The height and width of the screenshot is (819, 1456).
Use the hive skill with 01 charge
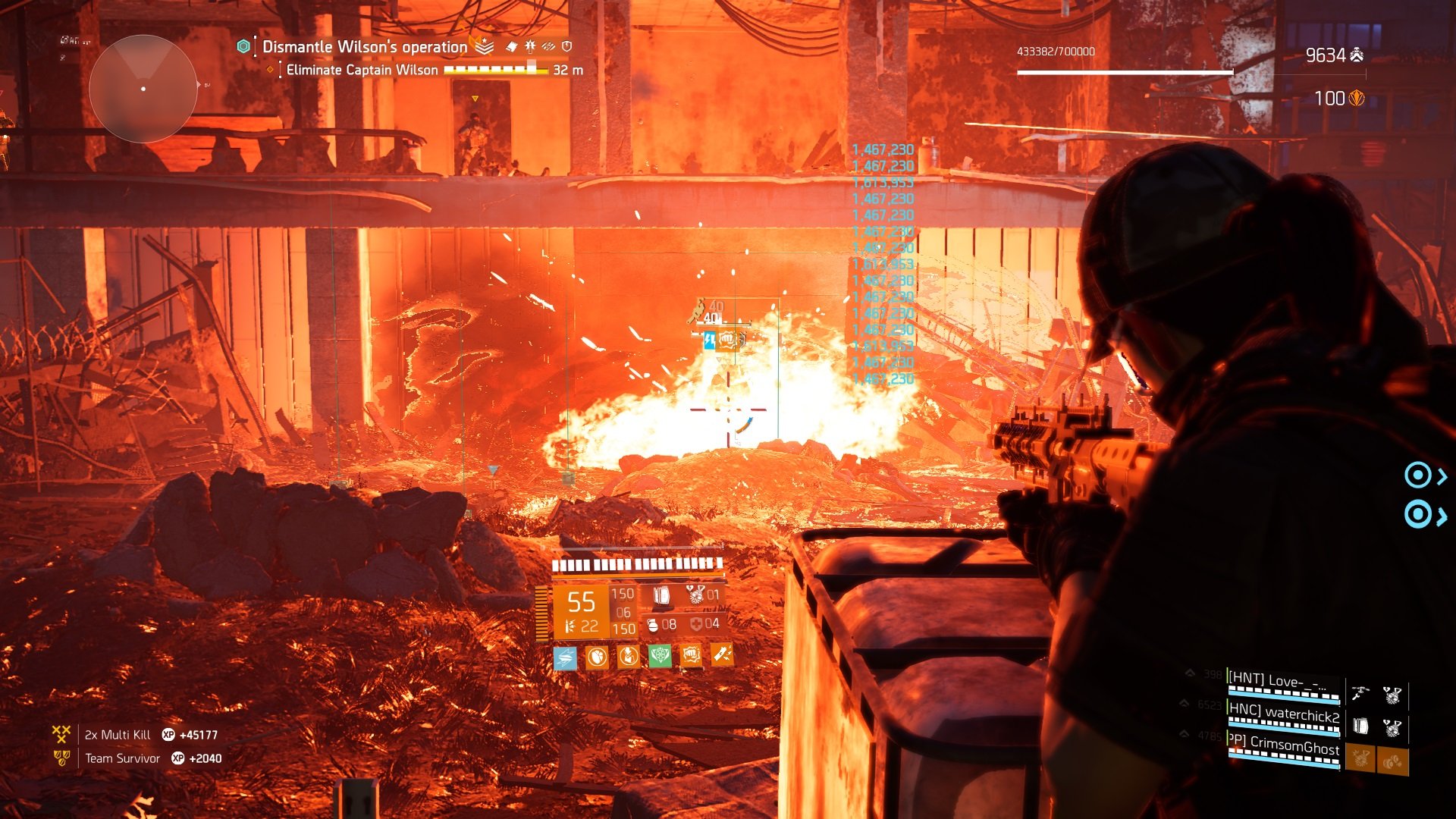(696, 595)
